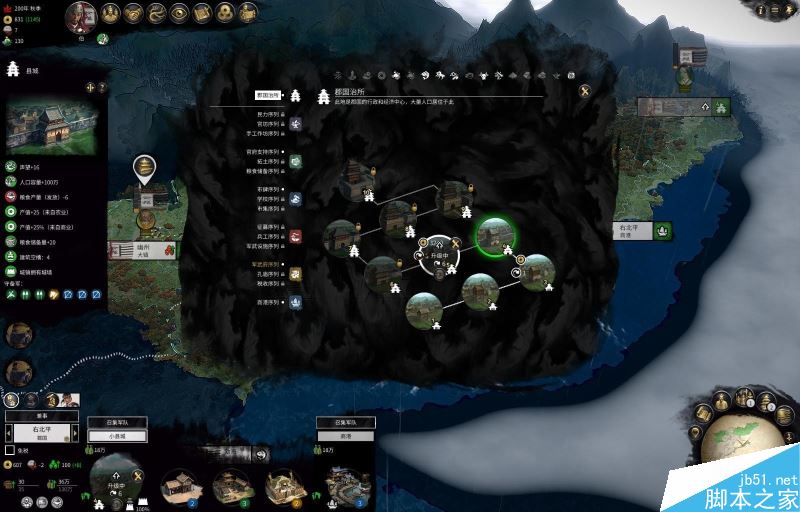The width and height of the screenshot is (800, 512).
Task: Click the 香港序列 building chain entry
Action: click(x=268, y=301)
